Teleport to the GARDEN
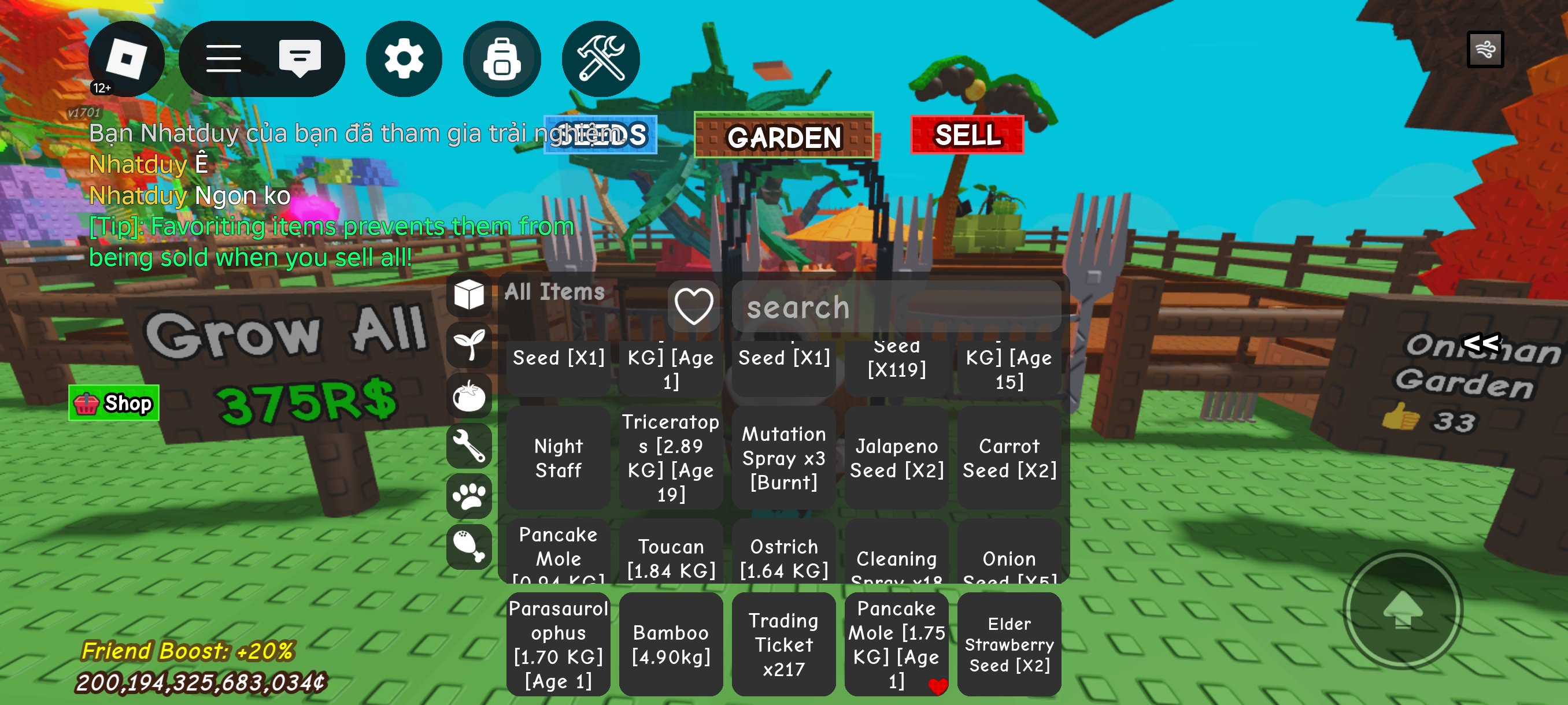The width and height of the screenshot is (1568, 705). [x=783, y=136]
